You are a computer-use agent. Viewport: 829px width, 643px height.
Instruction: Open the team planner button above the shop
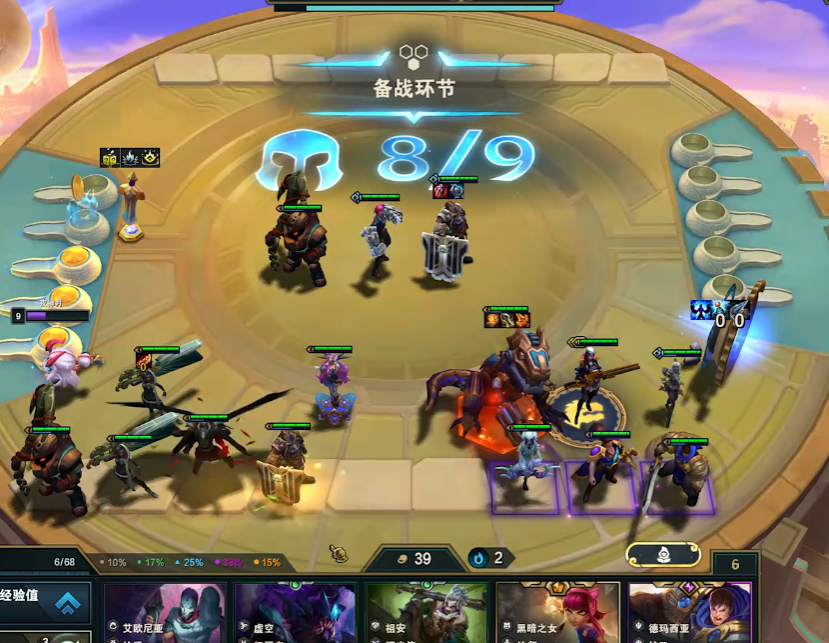tap(663, 554)
